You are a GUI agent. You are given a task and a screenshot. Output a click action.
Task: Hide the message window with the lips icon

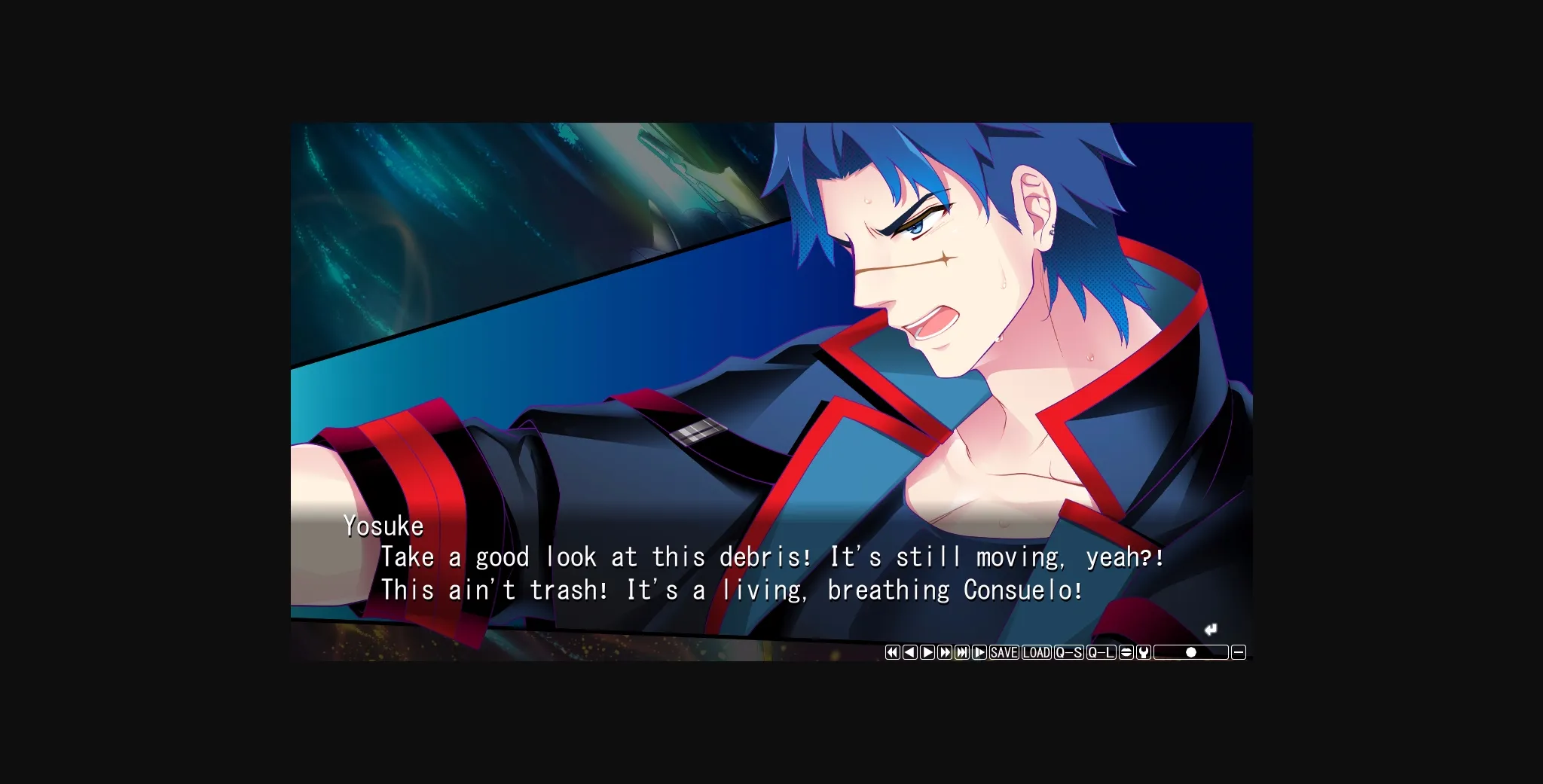[x=1126, y=652]
